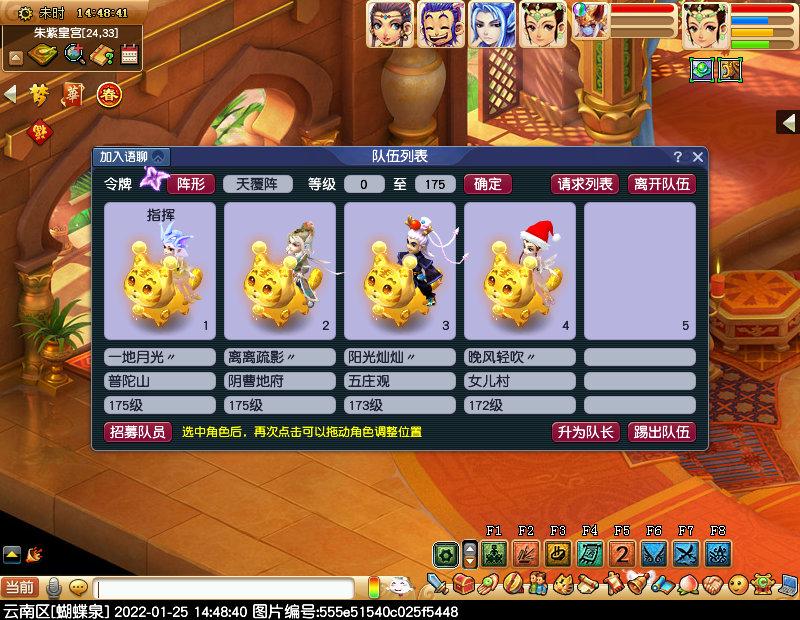Activate the F5 hotkey slot numbered 2
Screen dimensions: 800x620
tap(622, 554)
